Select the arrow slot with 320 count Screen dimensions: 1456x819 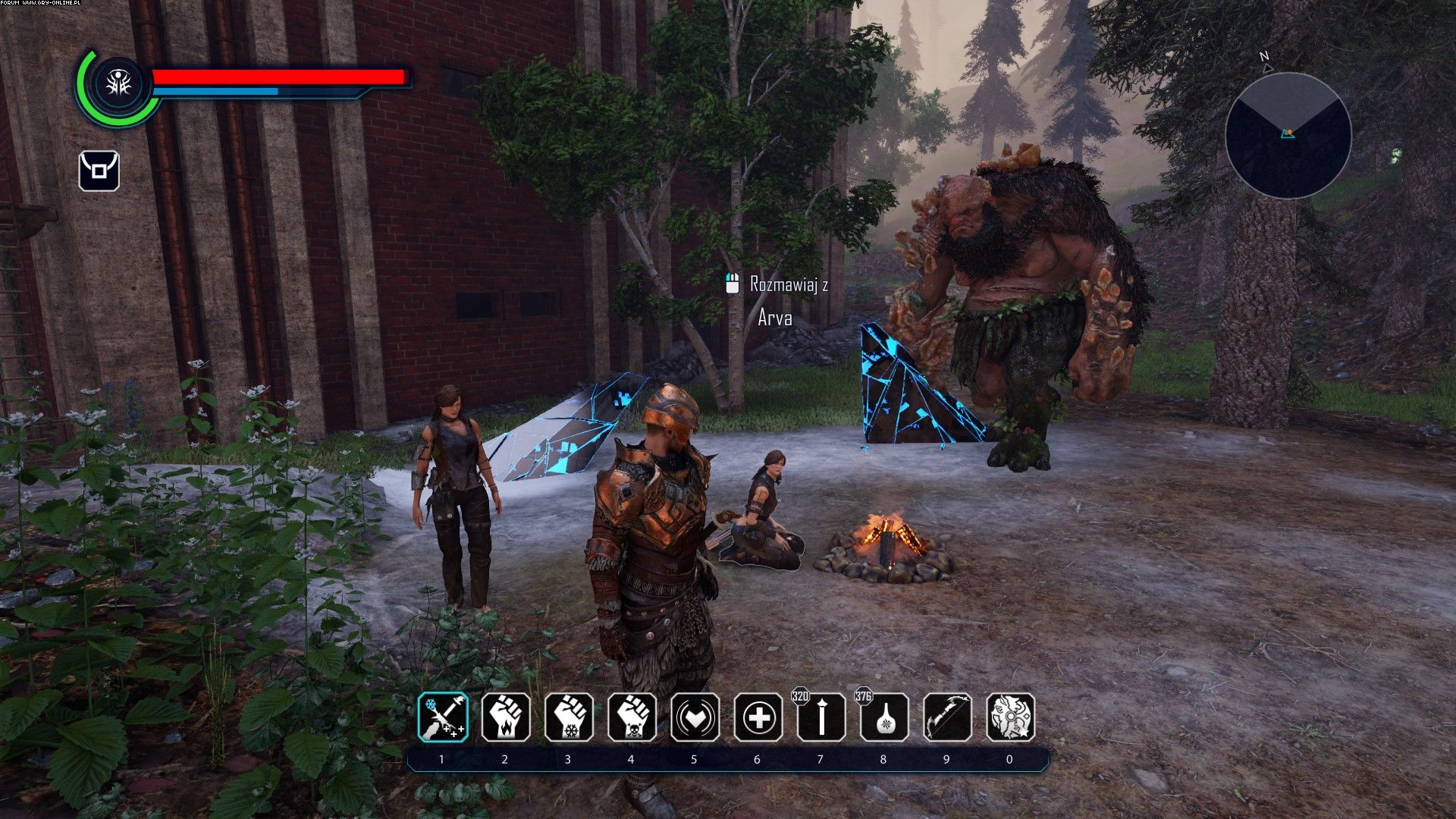tap(821, 717)
